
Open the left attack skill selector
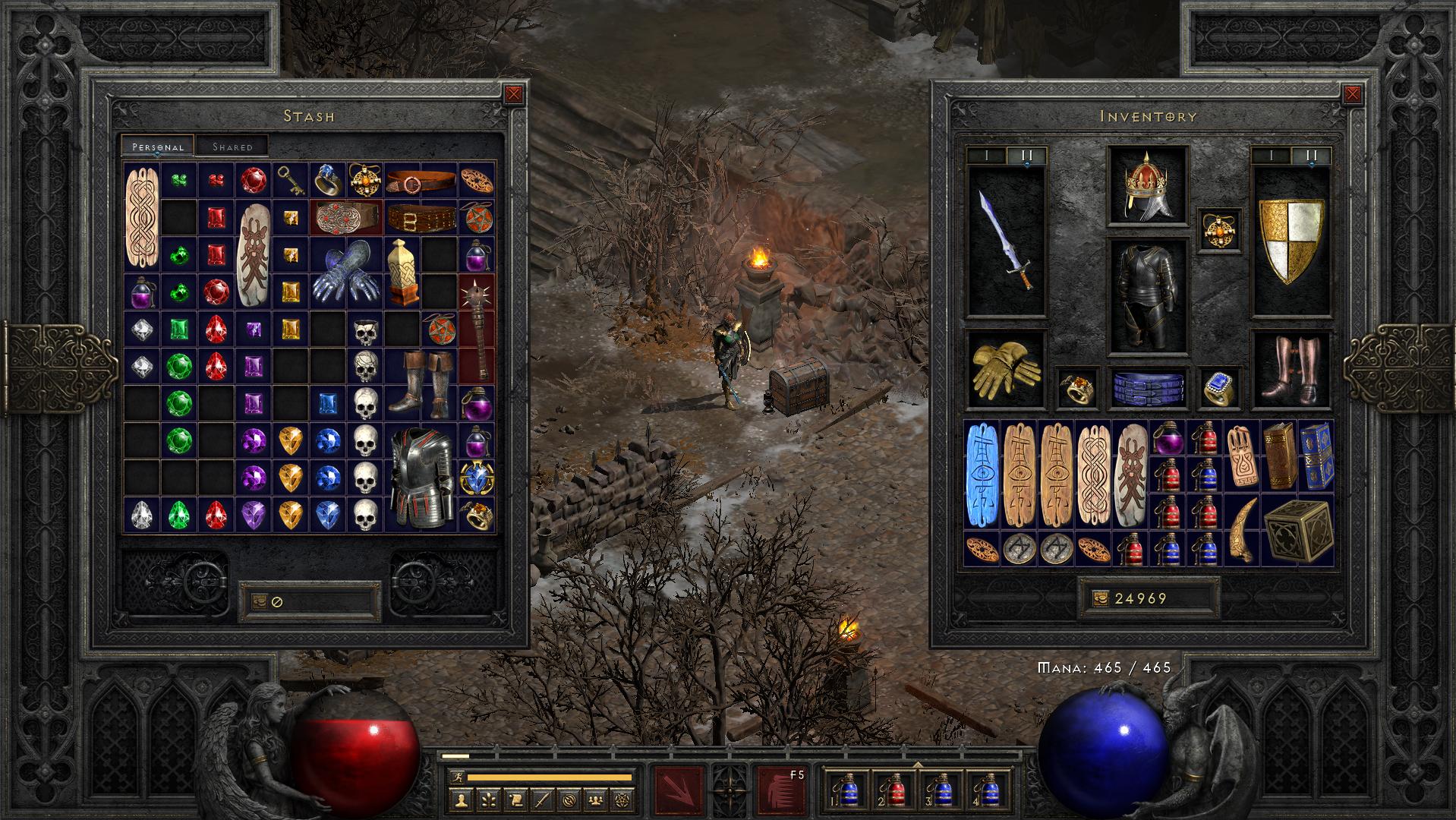click(x=679, y=789)
